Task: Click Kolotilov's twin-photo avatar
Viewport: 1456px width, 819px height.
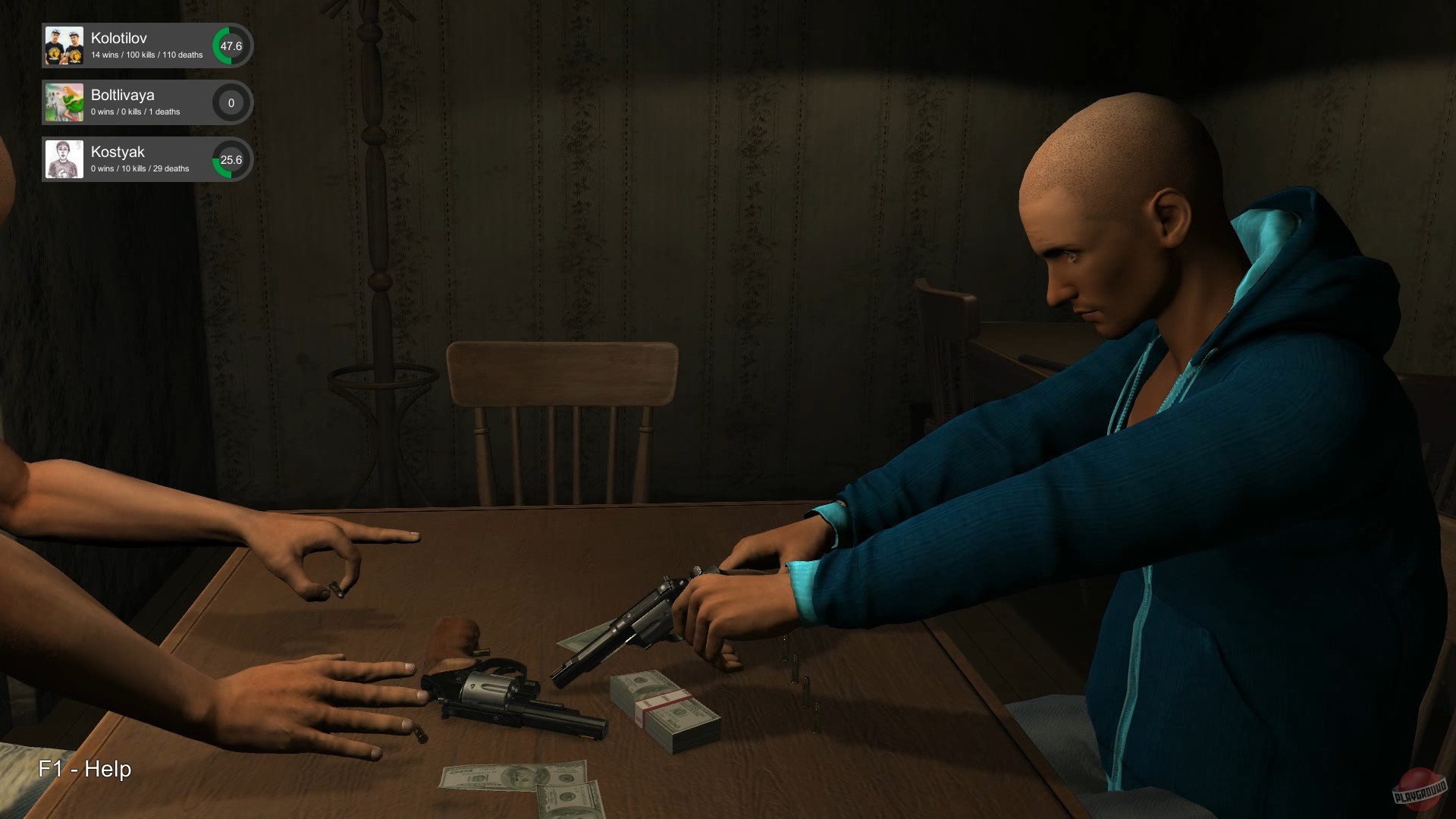Action: pyautogui.click(x=64, y=45)
